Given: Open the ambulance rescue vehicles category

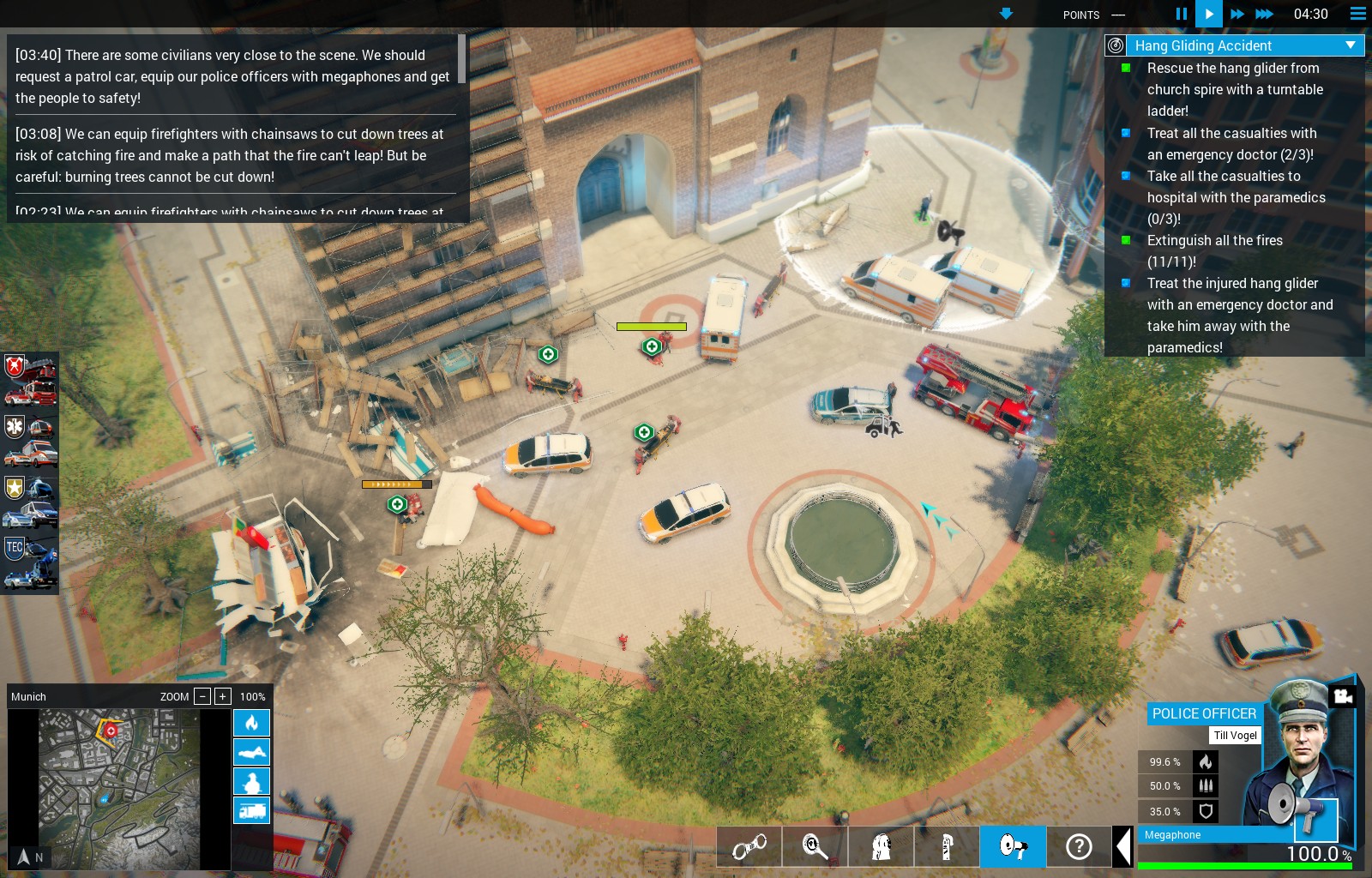Looking at the screenshot, I should (30, 441).
